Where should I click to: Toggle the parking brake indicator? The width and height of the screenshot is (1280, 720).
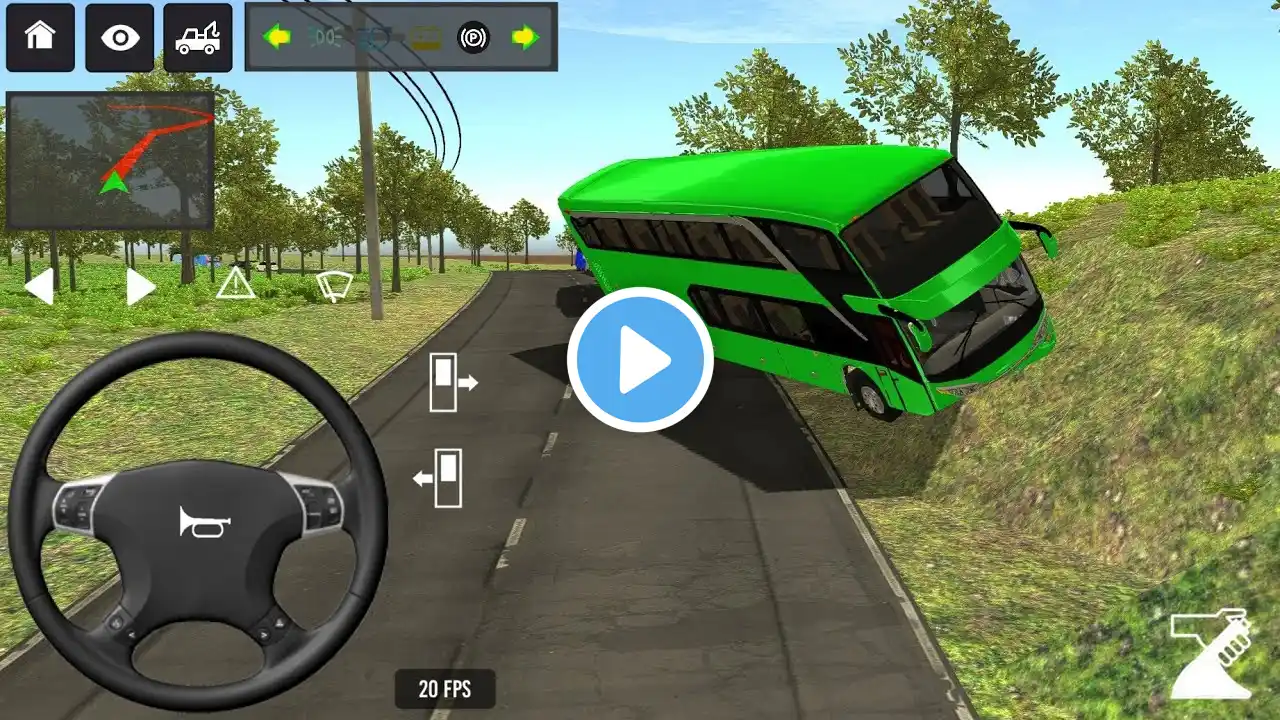[474, 38]
